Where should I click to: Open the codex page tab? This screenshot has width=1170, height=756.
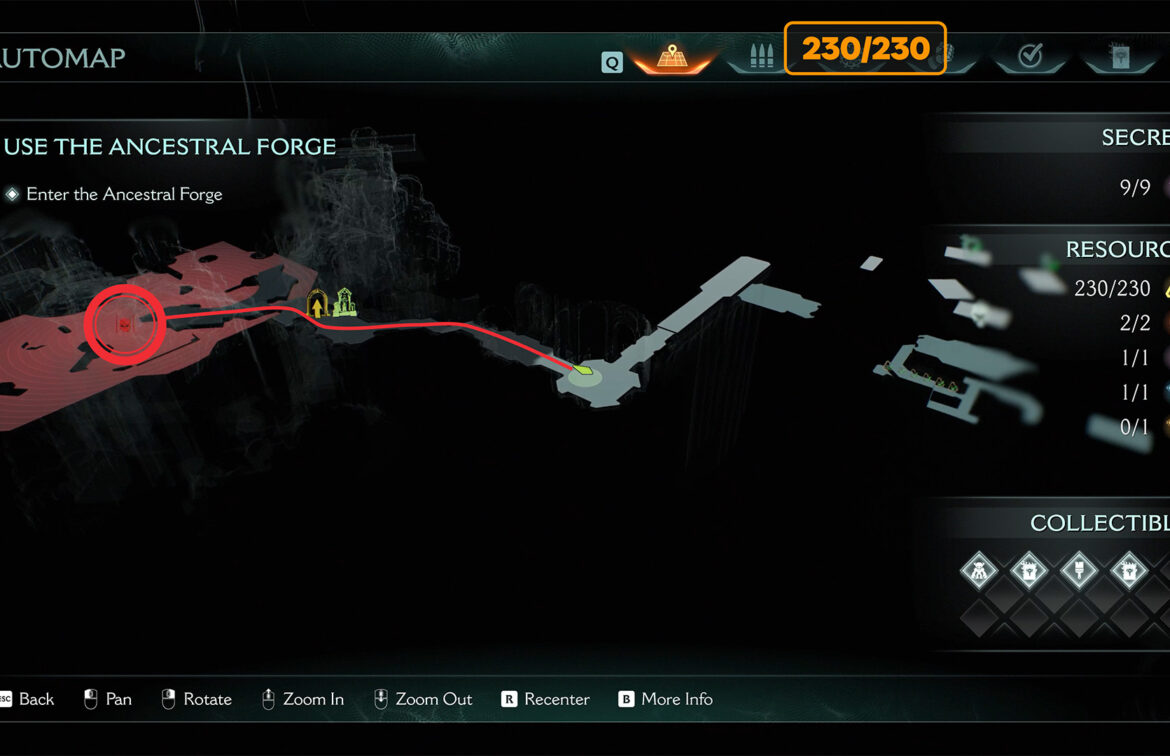(1119, 57)
